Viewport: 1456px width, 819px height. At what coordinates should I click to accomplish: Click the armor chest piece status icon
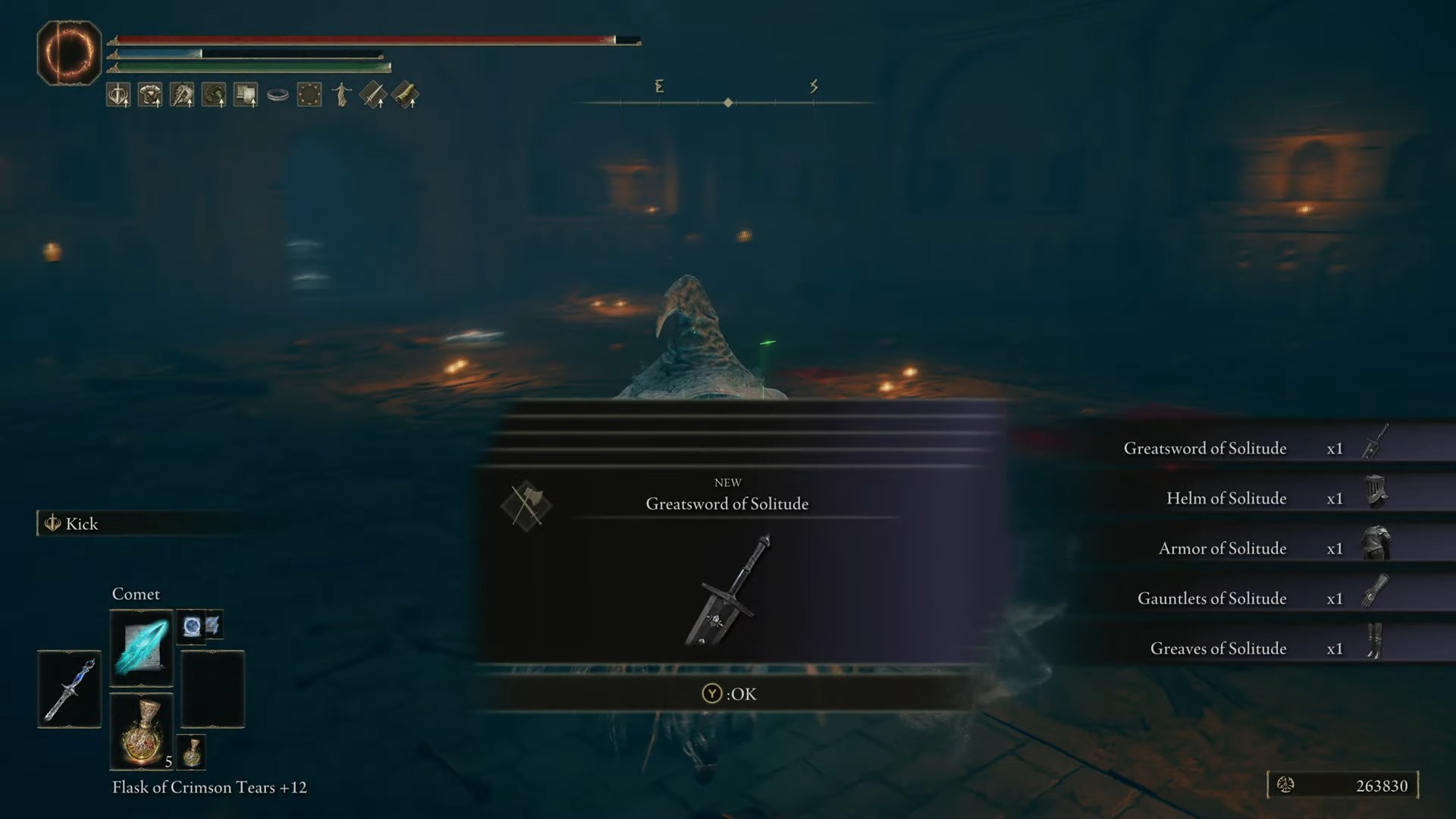click(150, 93)
